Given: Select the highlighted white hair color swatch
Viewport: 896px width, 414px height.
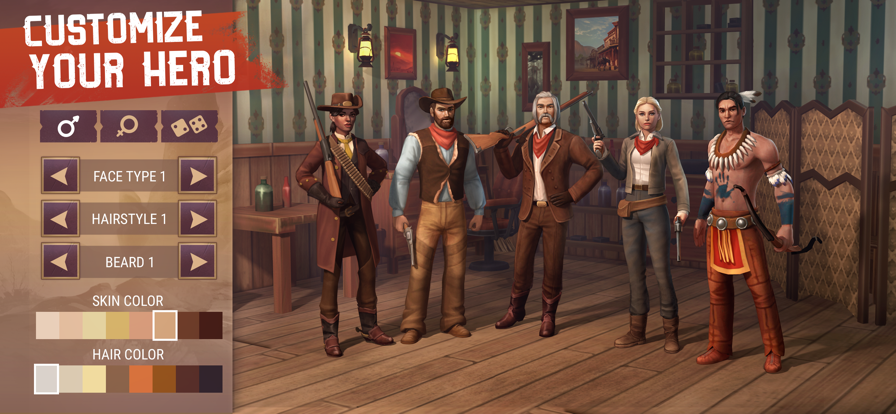Looking at the screenshot, I should (x=47, y=379).
